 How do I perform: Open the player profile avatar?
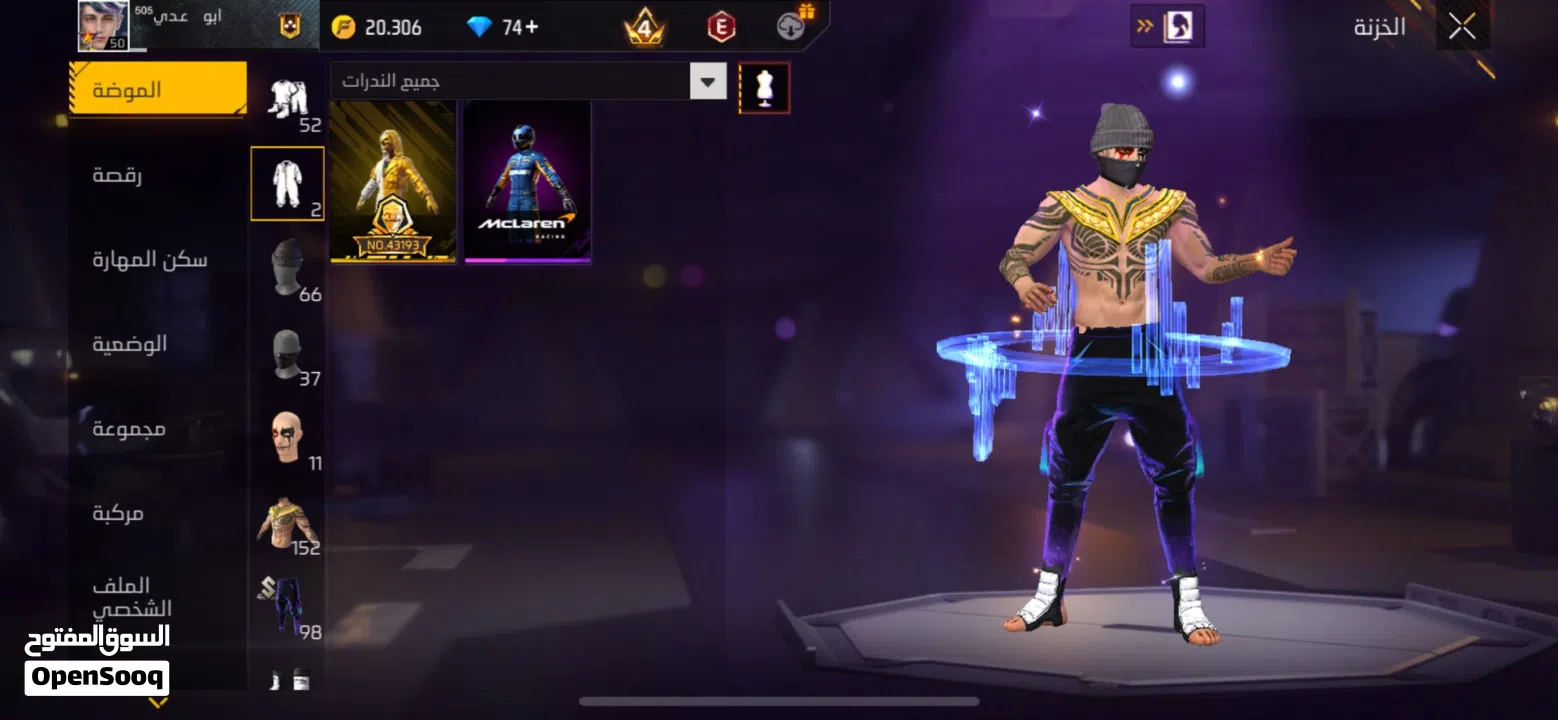click(x=103, y=26)
